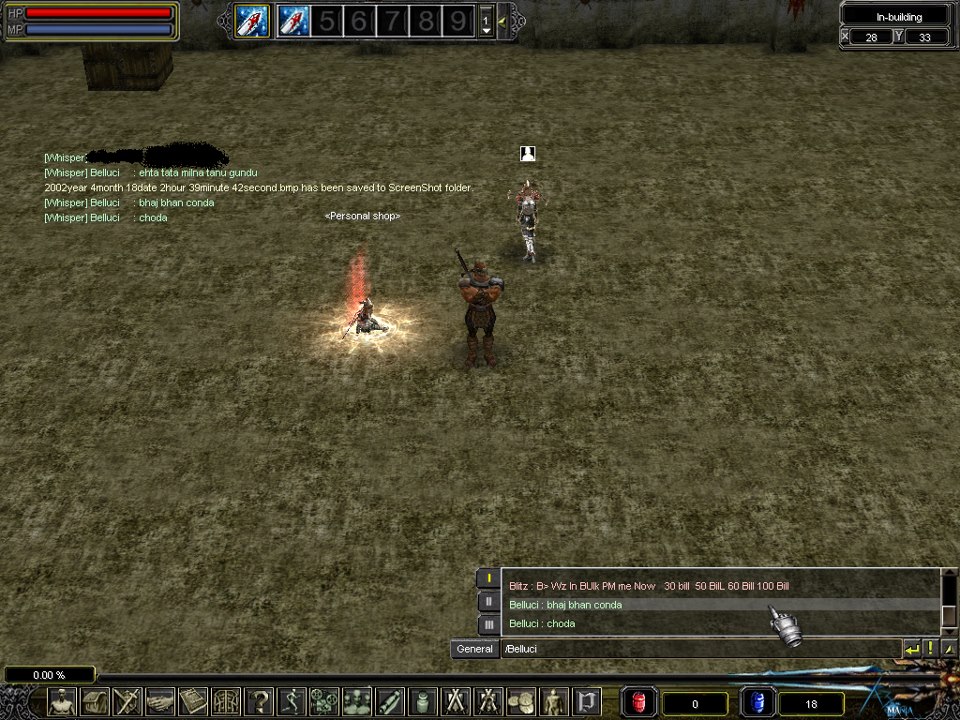Image resolution: width=960 pixels, height=720 pixels.
Task: Select the active skill icon with gold border
Action: pos(252,20)
